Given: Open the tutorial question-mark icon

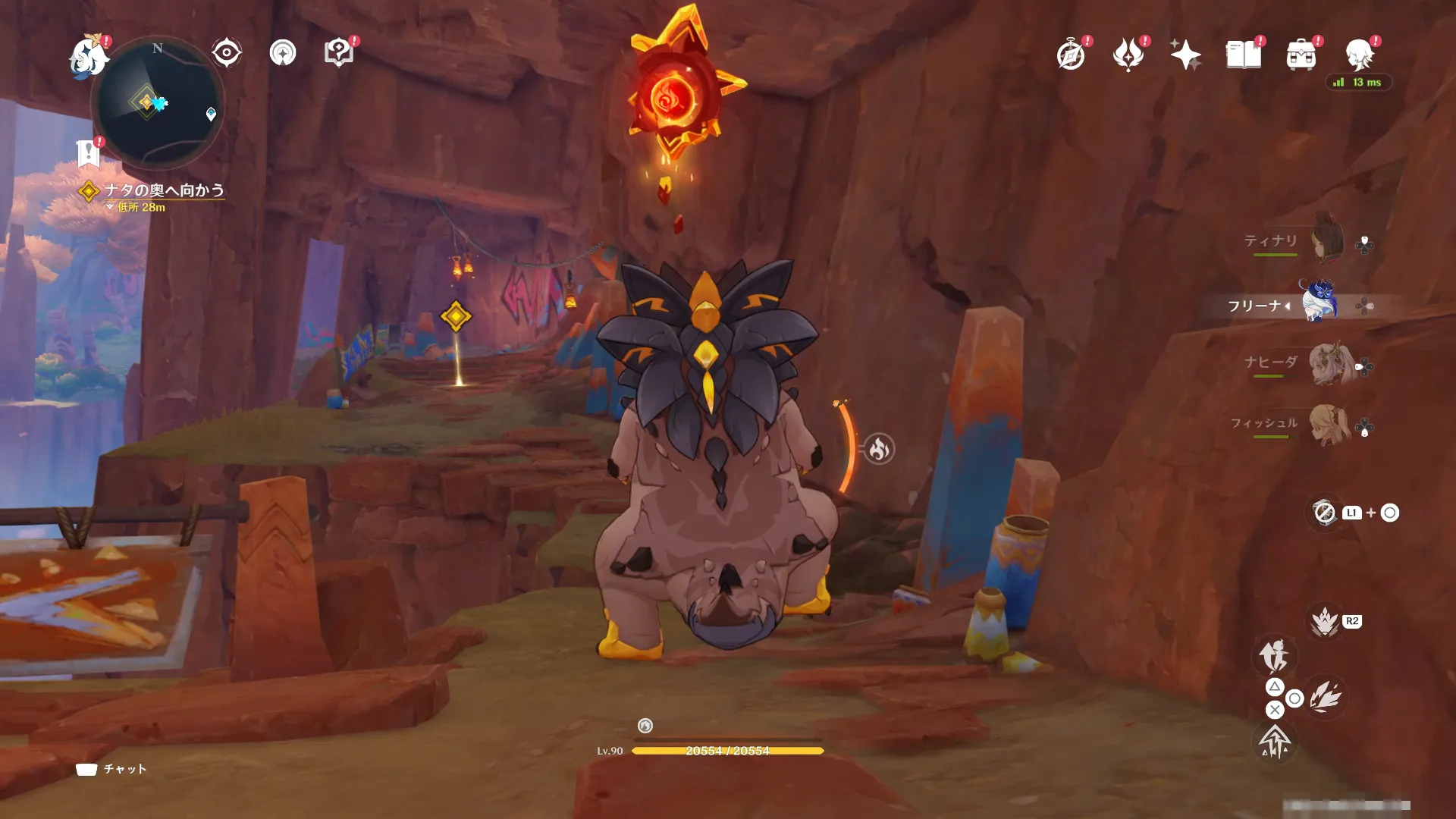Looking at the screenshot, I should pos(338,53).
